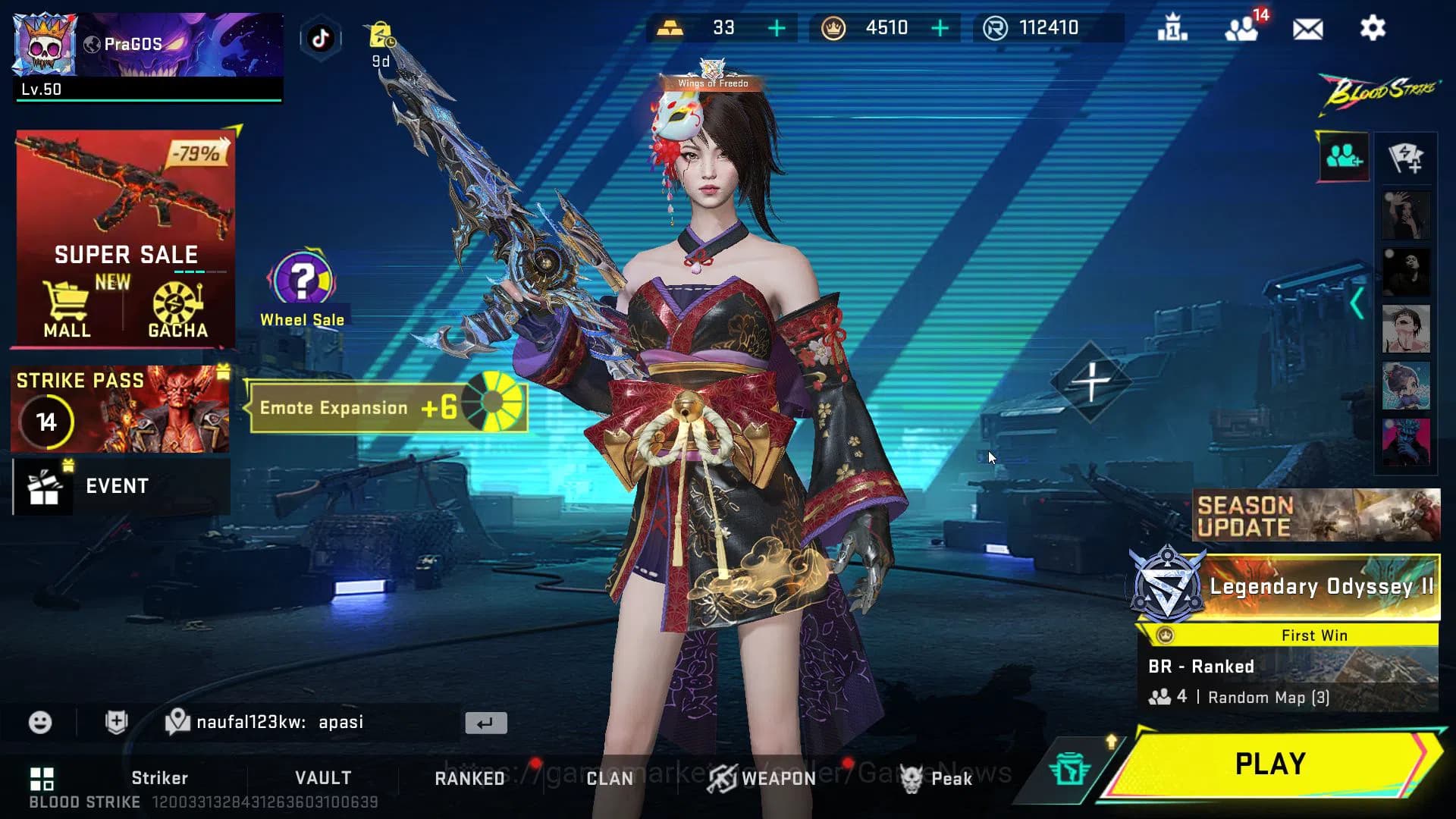This screenshot has height=819, width=1456.
Task: Open the friends panel showing 14 notifications
Action: (x=1241, y=30)
